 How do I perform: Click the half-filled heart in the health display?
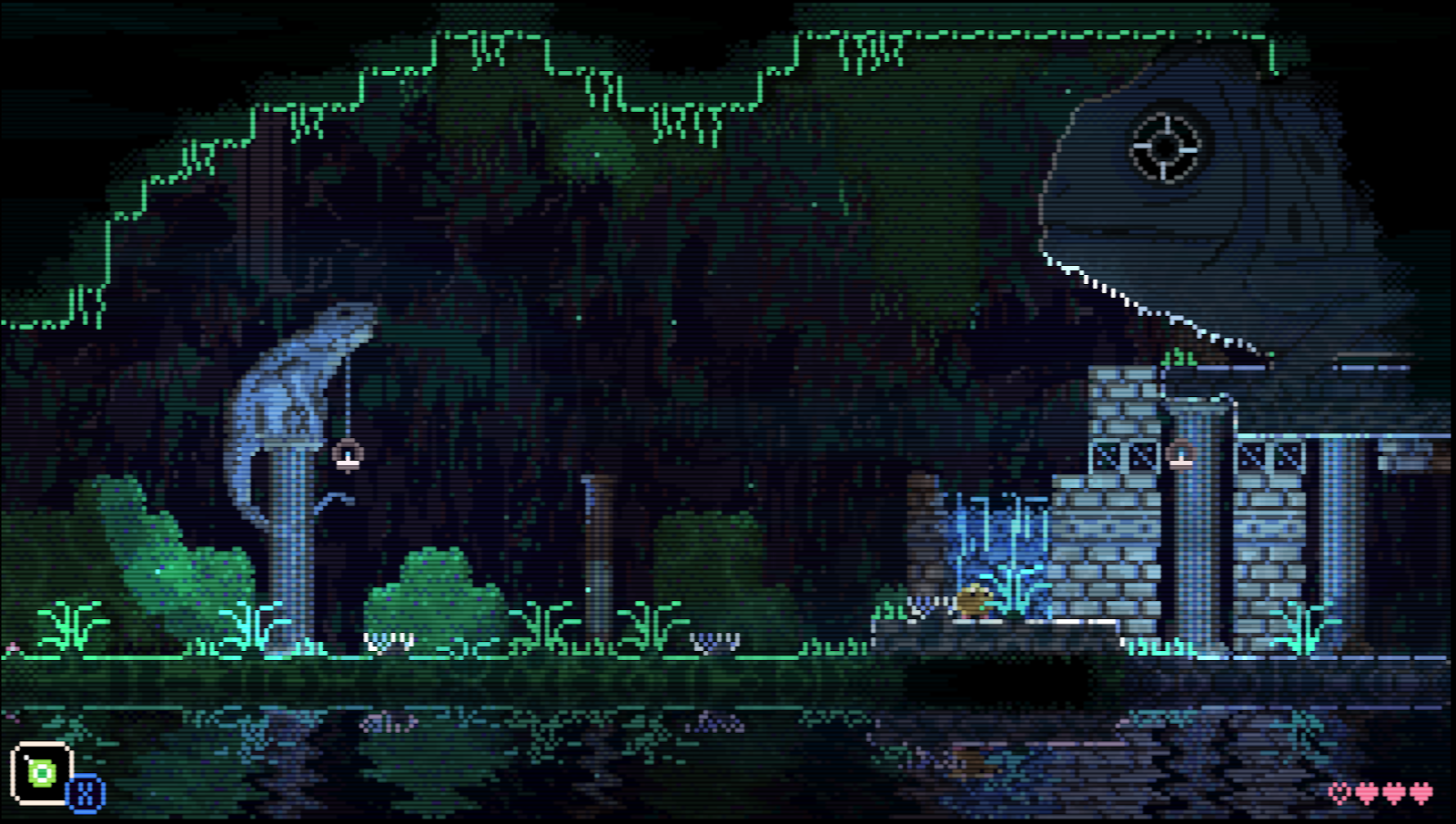1340,793
